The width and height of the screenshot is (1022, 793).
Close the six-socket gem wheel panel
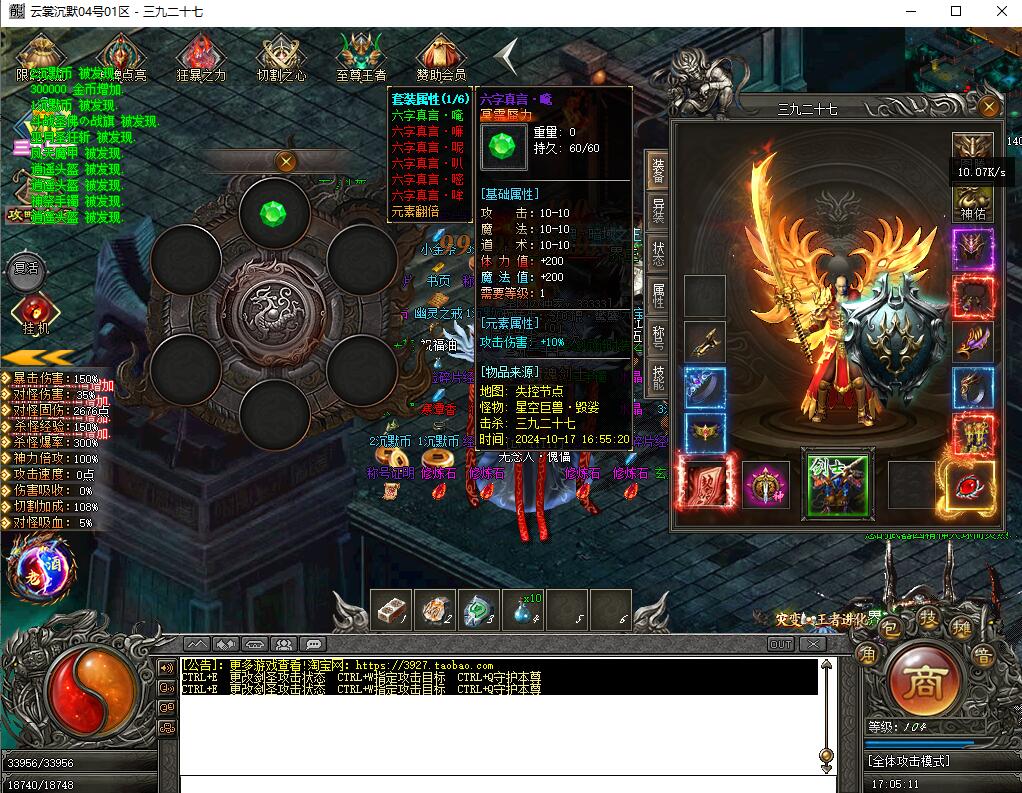coord(286,161)
